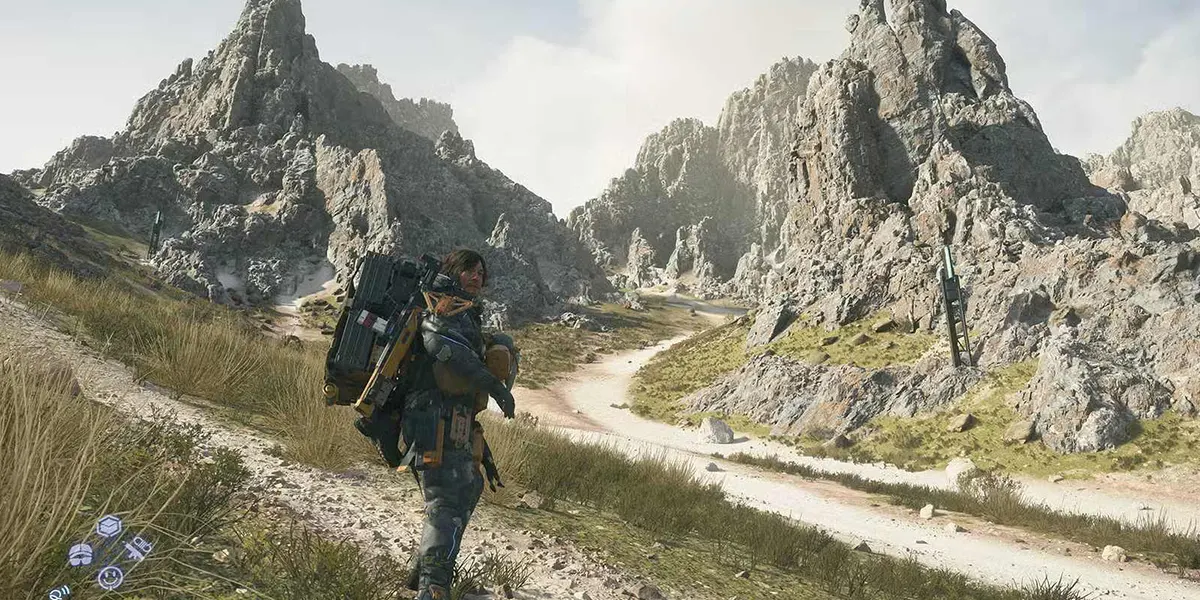Open the equipment backpack icon

pos(81,554)
